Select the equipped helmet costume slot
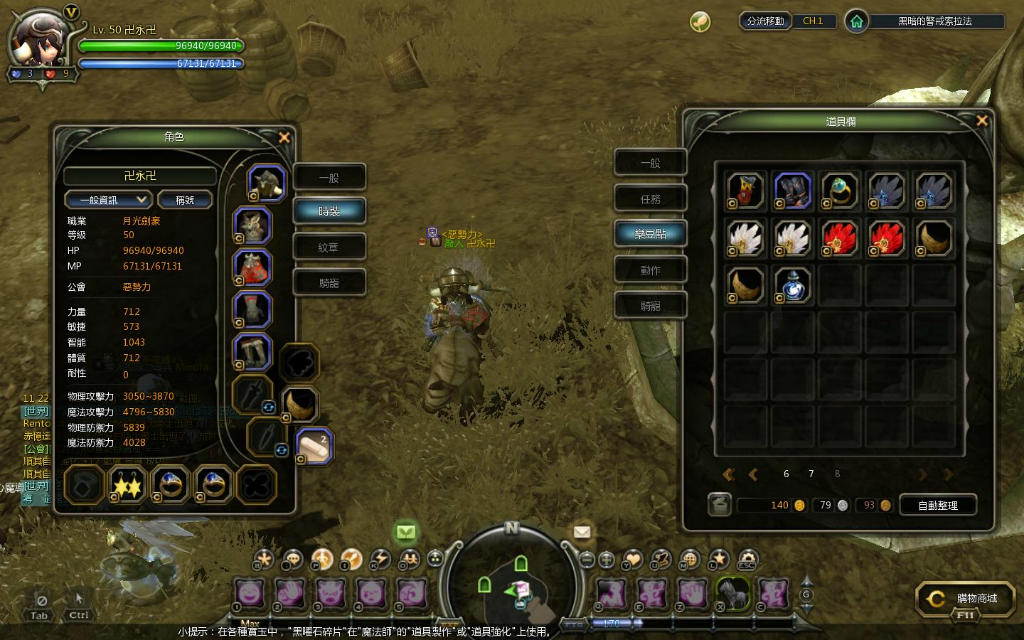The width and height of the screenshot is (1024, 640). coord(267,183)
